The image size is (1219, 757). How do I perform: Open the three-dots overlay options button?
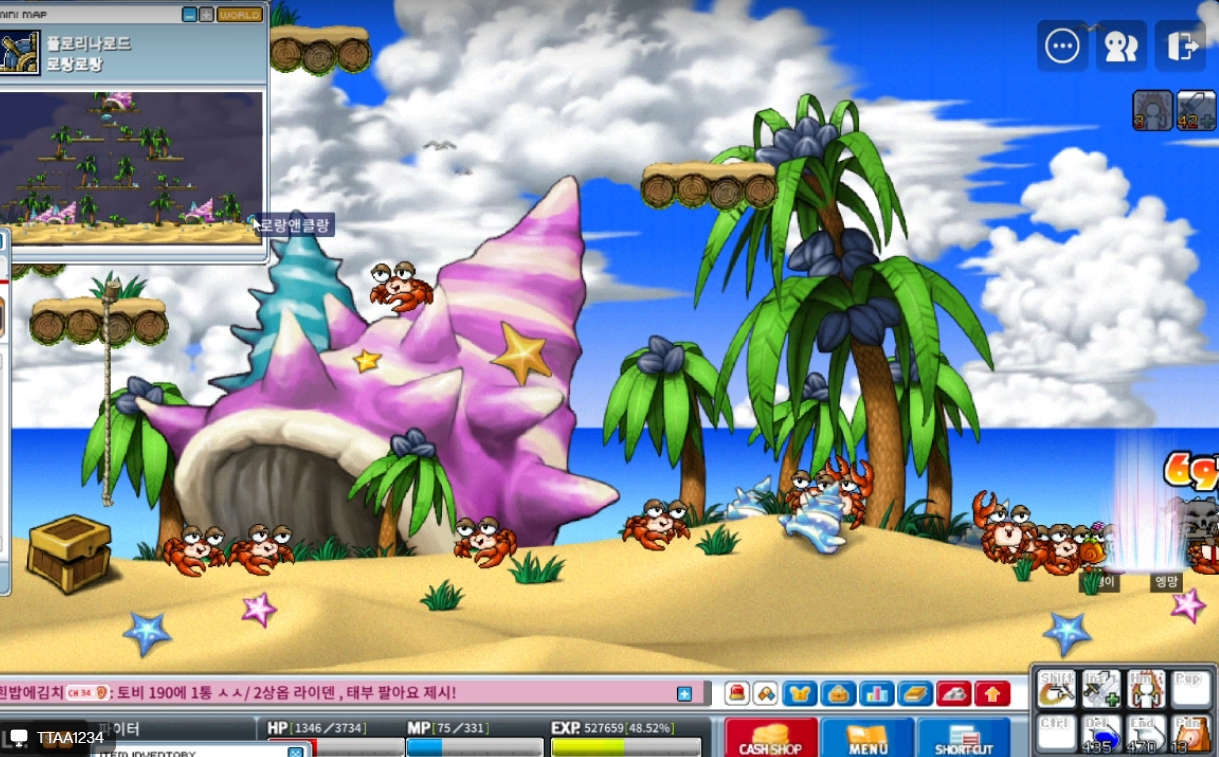coord(1062,46)
